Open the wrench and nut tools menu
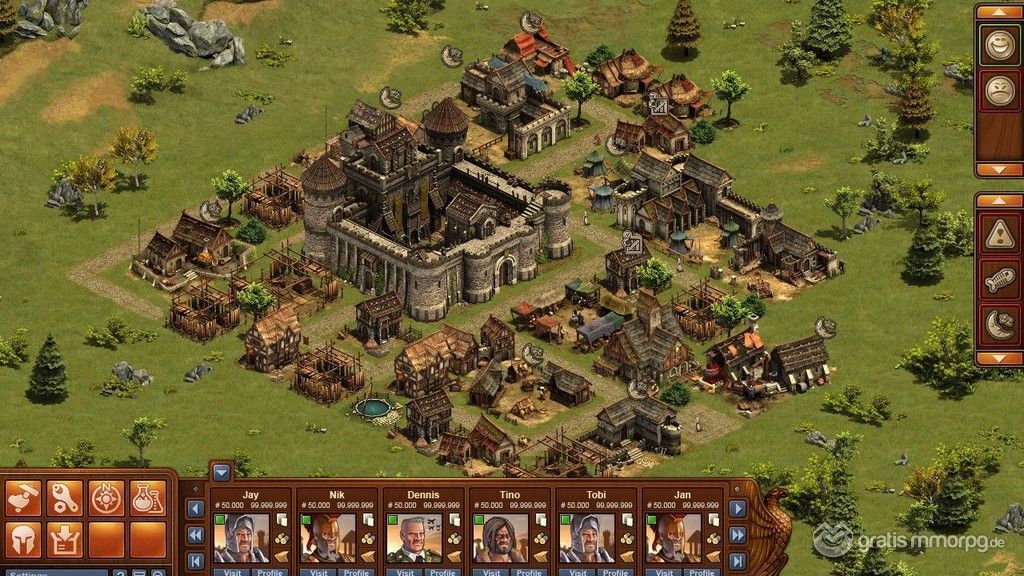 click(x=65, y=497)
